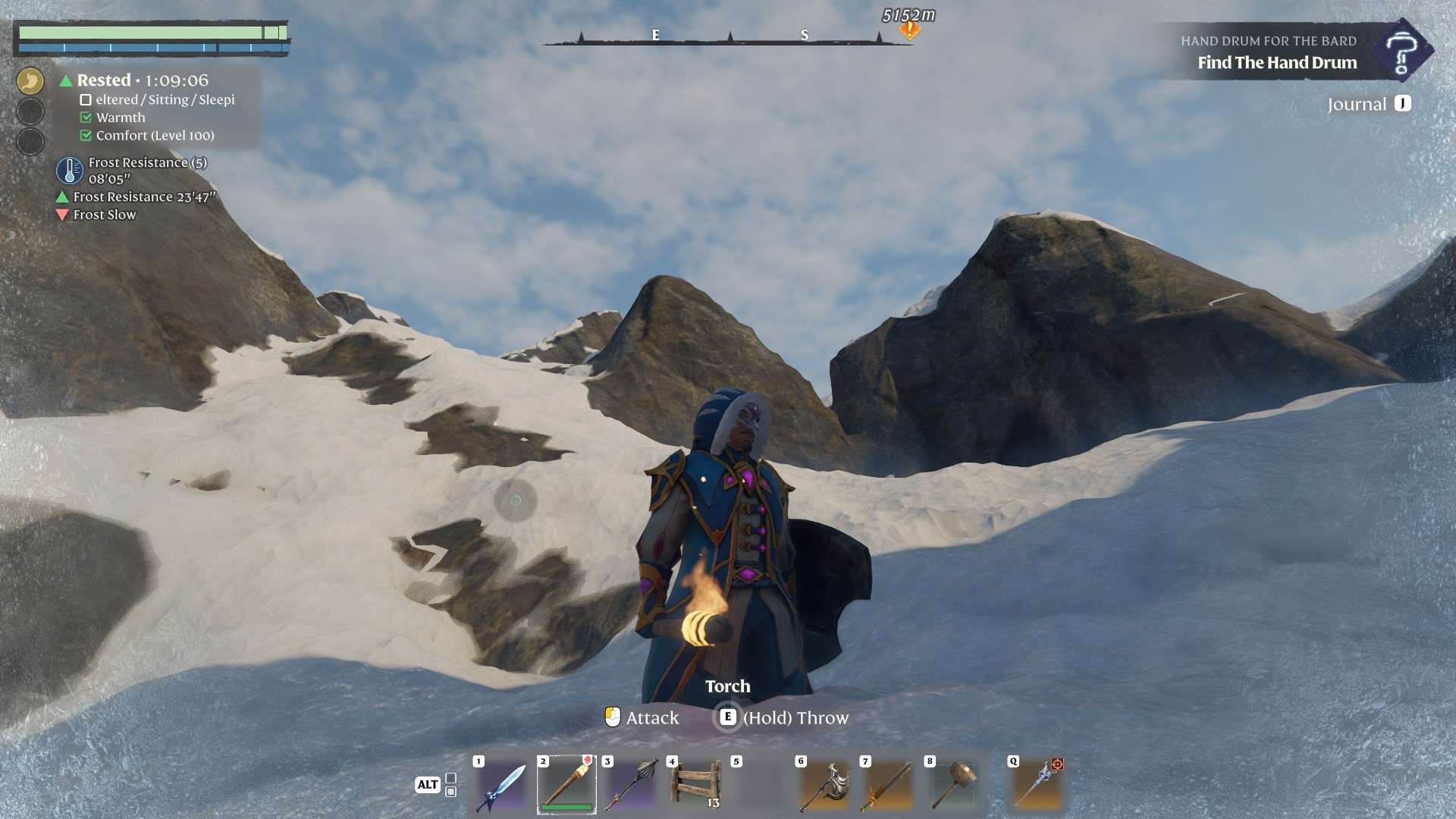Click the filled food slot icon

(30, 81)
